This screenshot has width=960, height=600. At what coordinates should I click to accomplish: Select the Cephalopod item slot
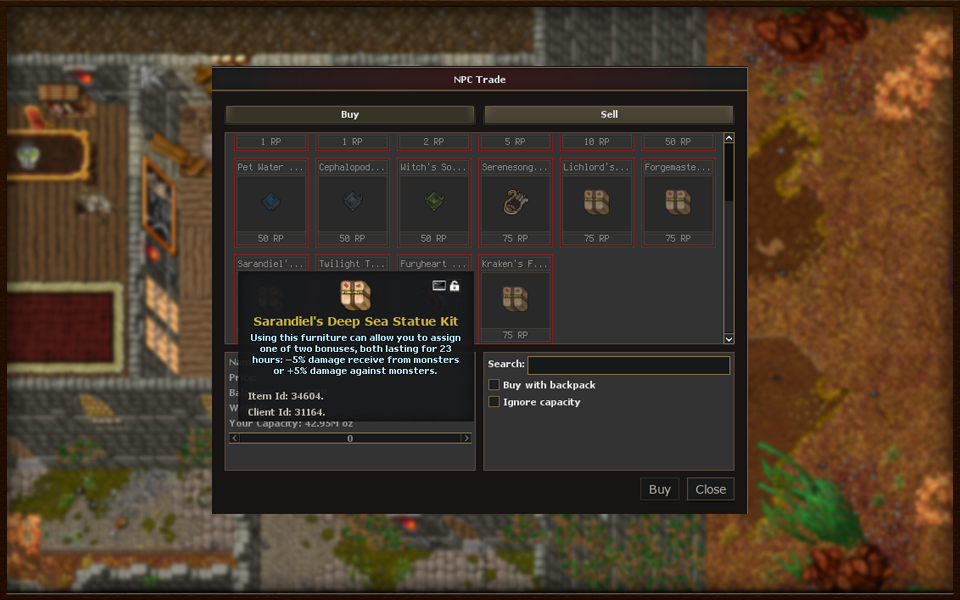tap(352, 203)
